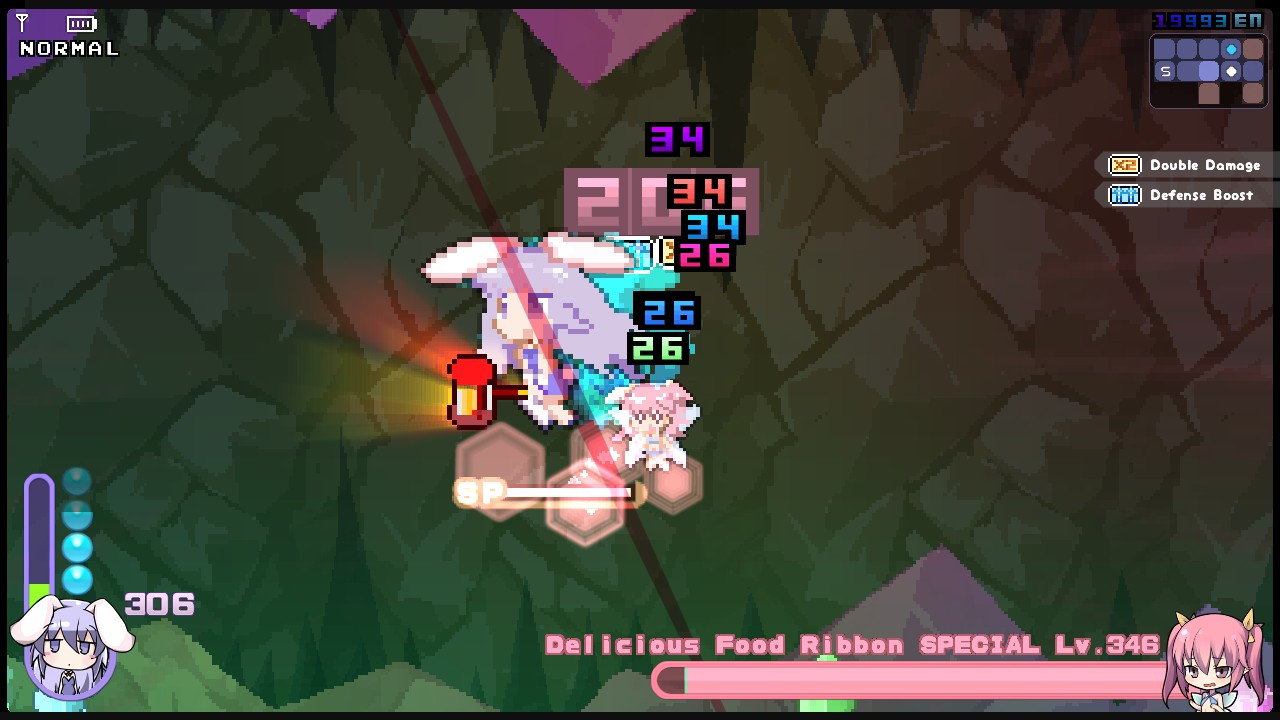
Task: Click the Double Damage buff icon
Action: click(1124, 165)
